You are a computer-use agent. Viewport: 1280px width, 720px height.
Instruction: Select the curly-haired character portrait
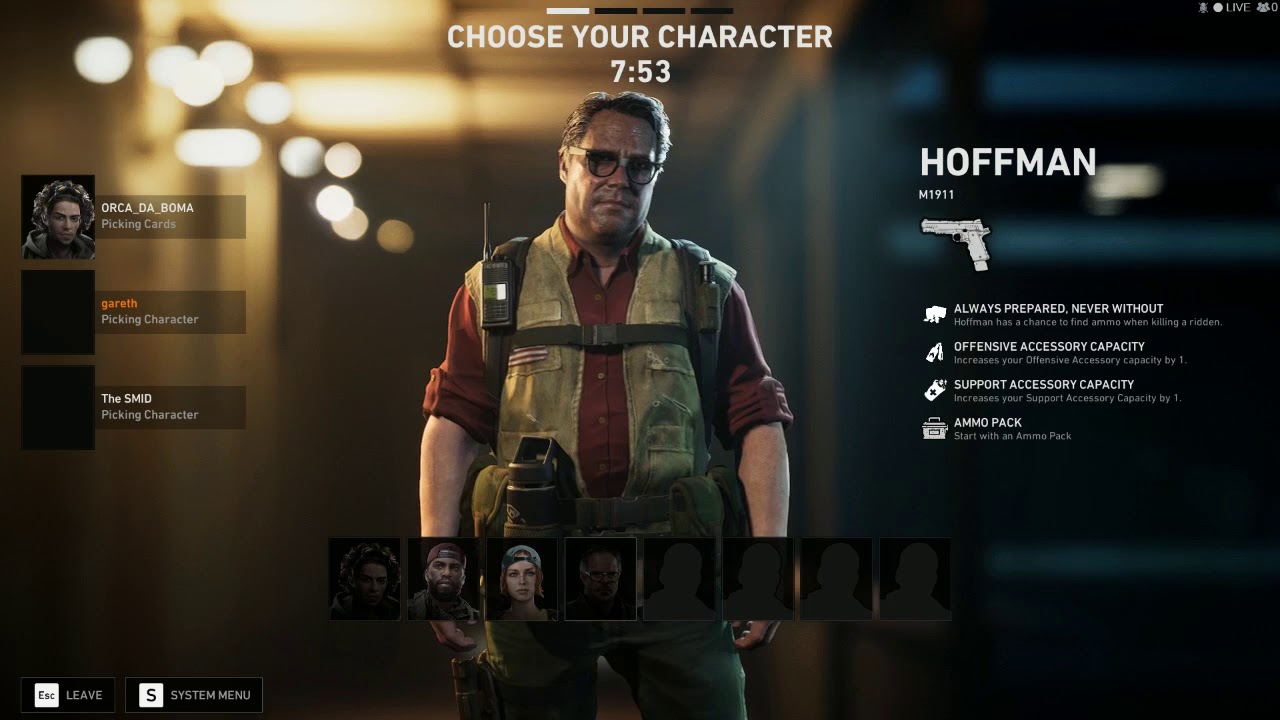click(x=365, y=579)
